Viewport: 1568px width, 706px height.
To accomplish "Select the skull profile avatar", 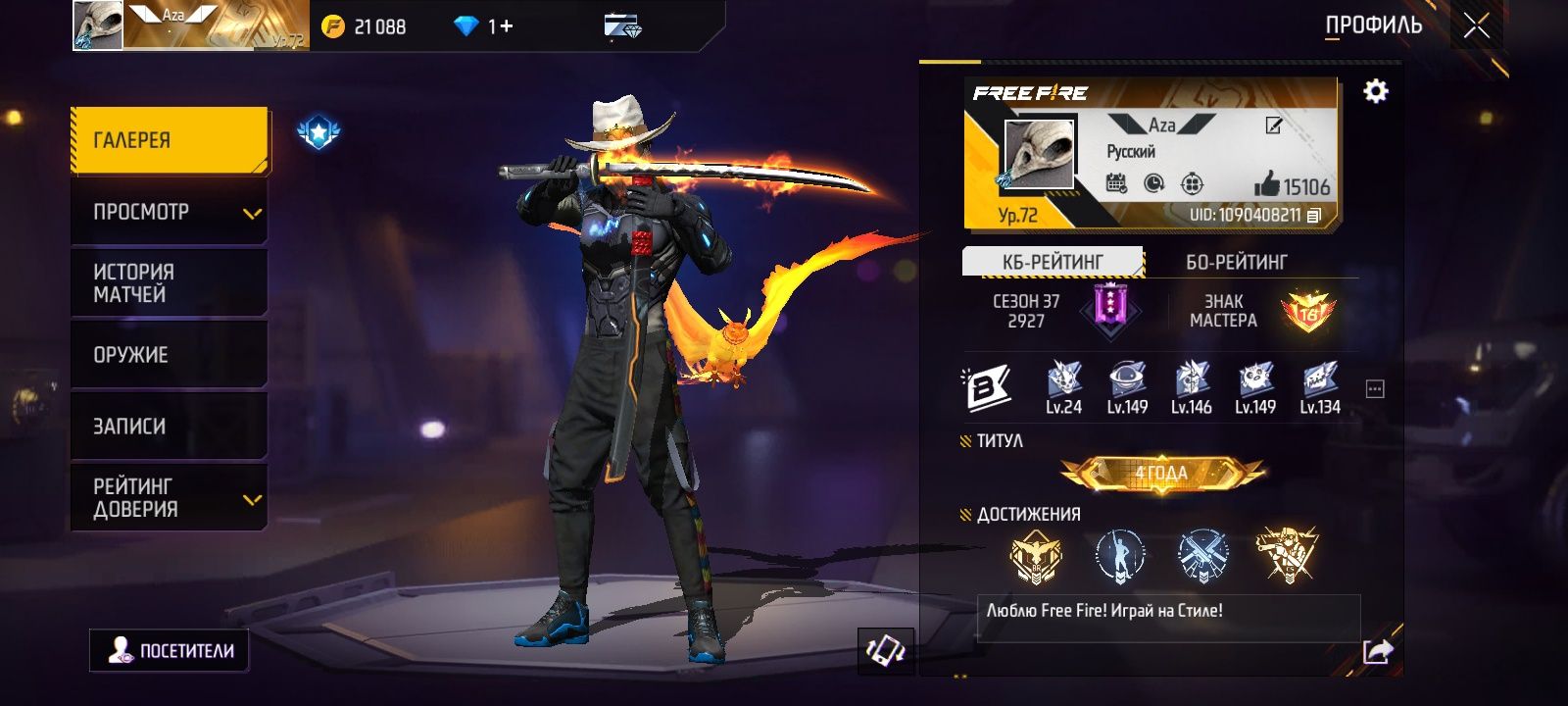I will (x=1039, y=154).
